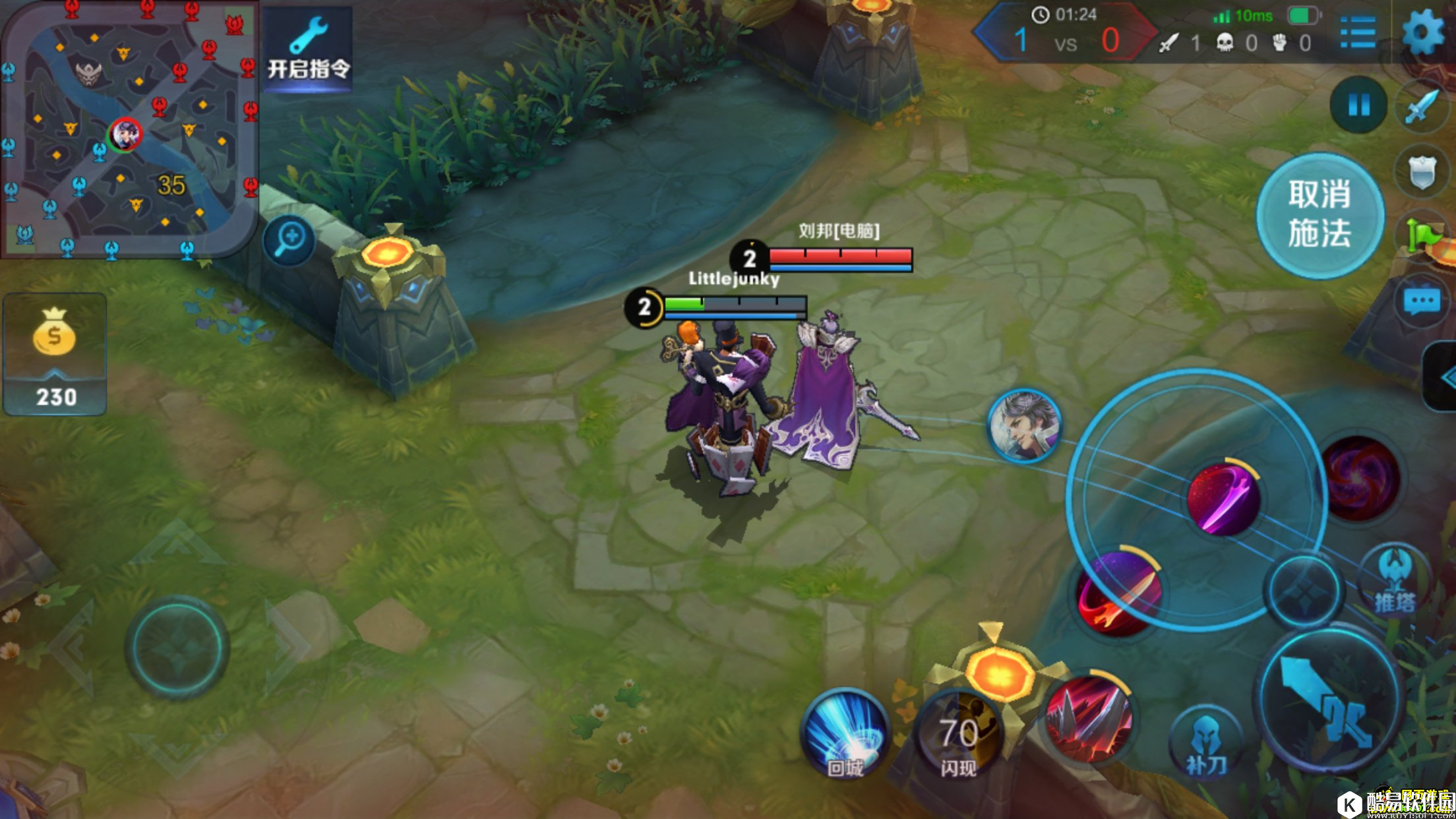Click the 开启指令 wrench button
1456x819 pixels.
(308, 49)
